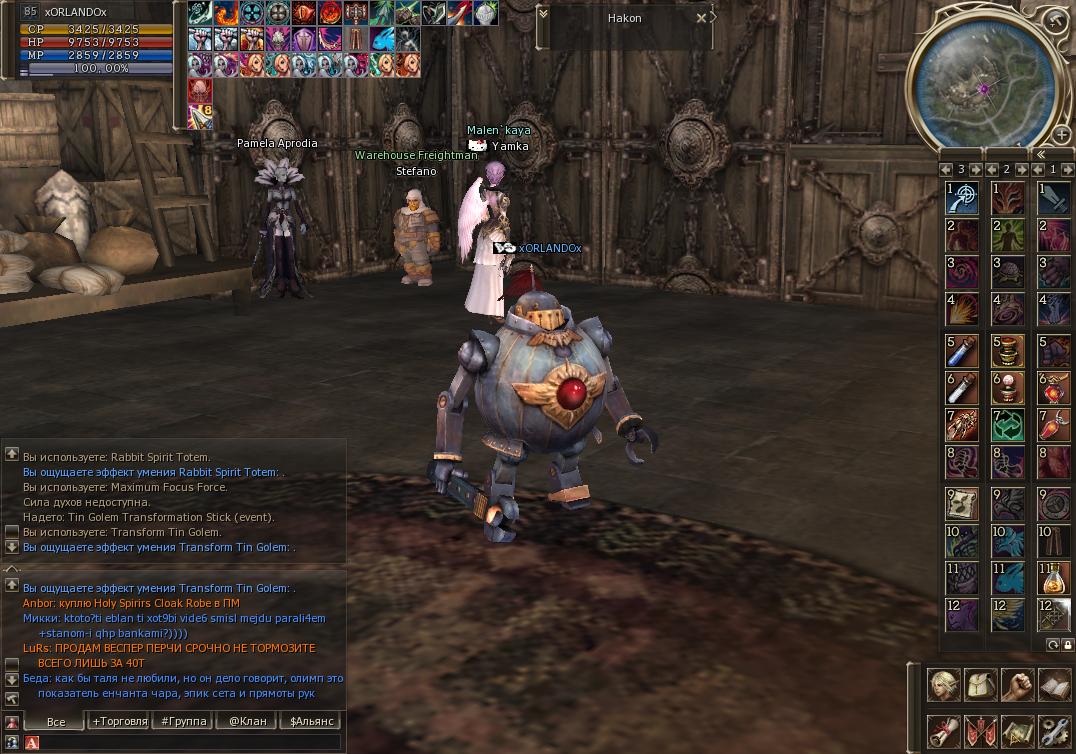
Task: Open the world map parchment button
Action: (1017, 731)
